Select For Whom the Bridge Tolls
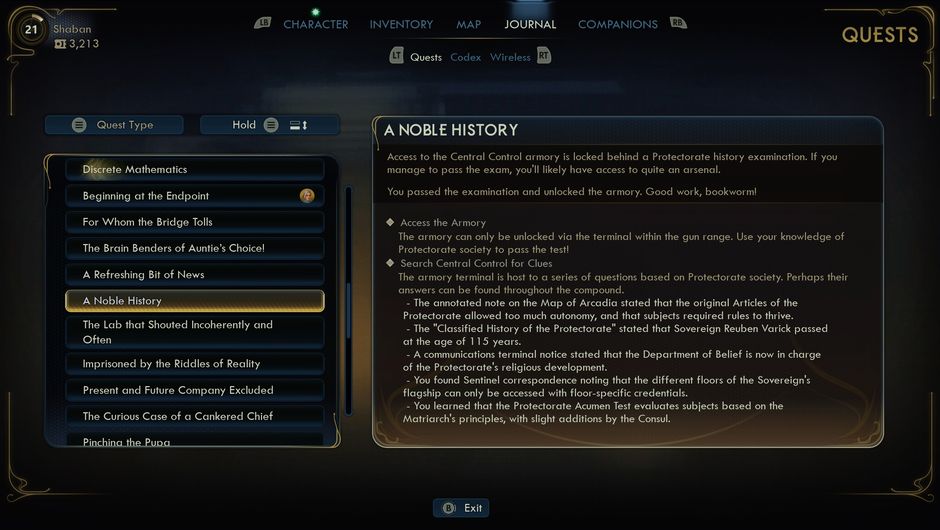Image resolution: width=940 pixels, height=530 pixels. pyautogui.click(x=195, y=222)
